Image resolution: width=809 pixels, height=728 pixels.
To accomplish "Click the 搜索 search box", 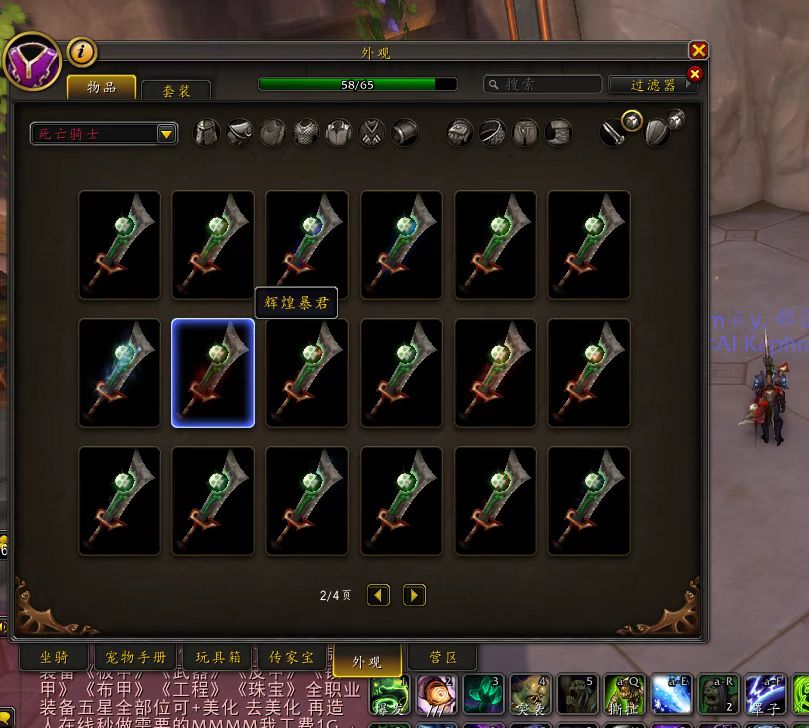I will (x=543, y=85).
